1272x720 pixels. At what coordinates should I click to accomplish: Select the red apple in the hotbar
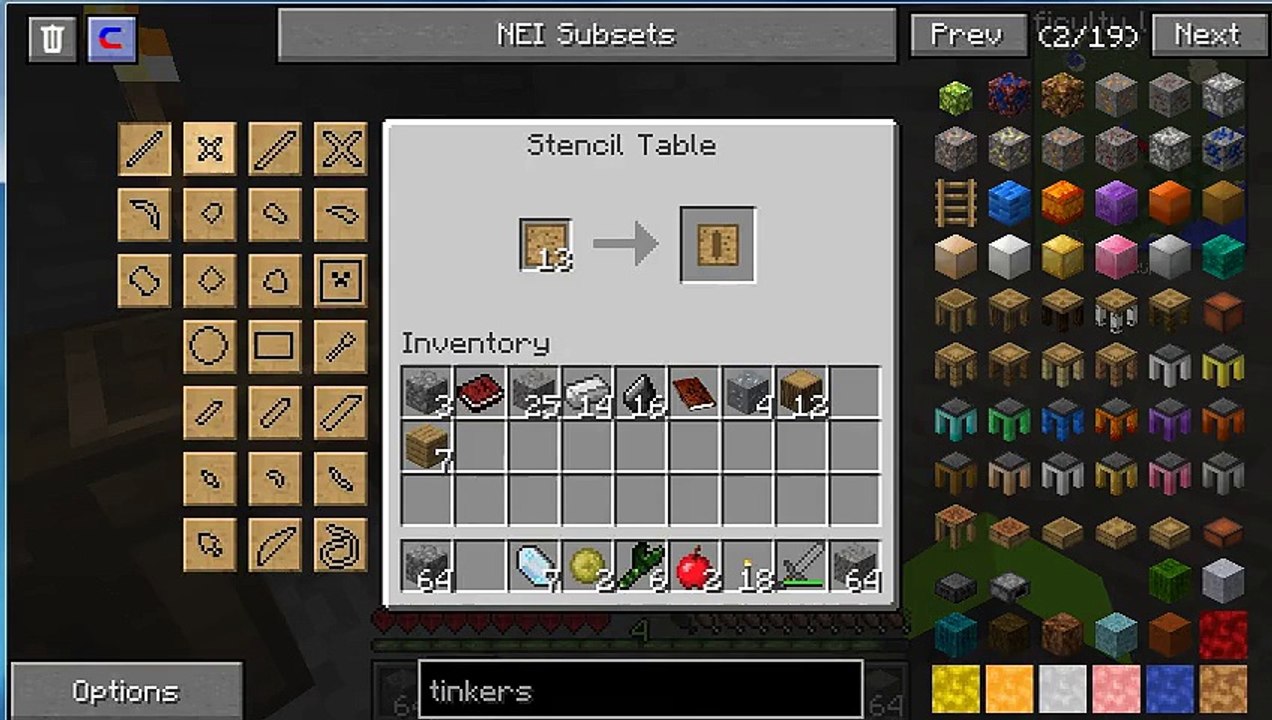[695, 567]
